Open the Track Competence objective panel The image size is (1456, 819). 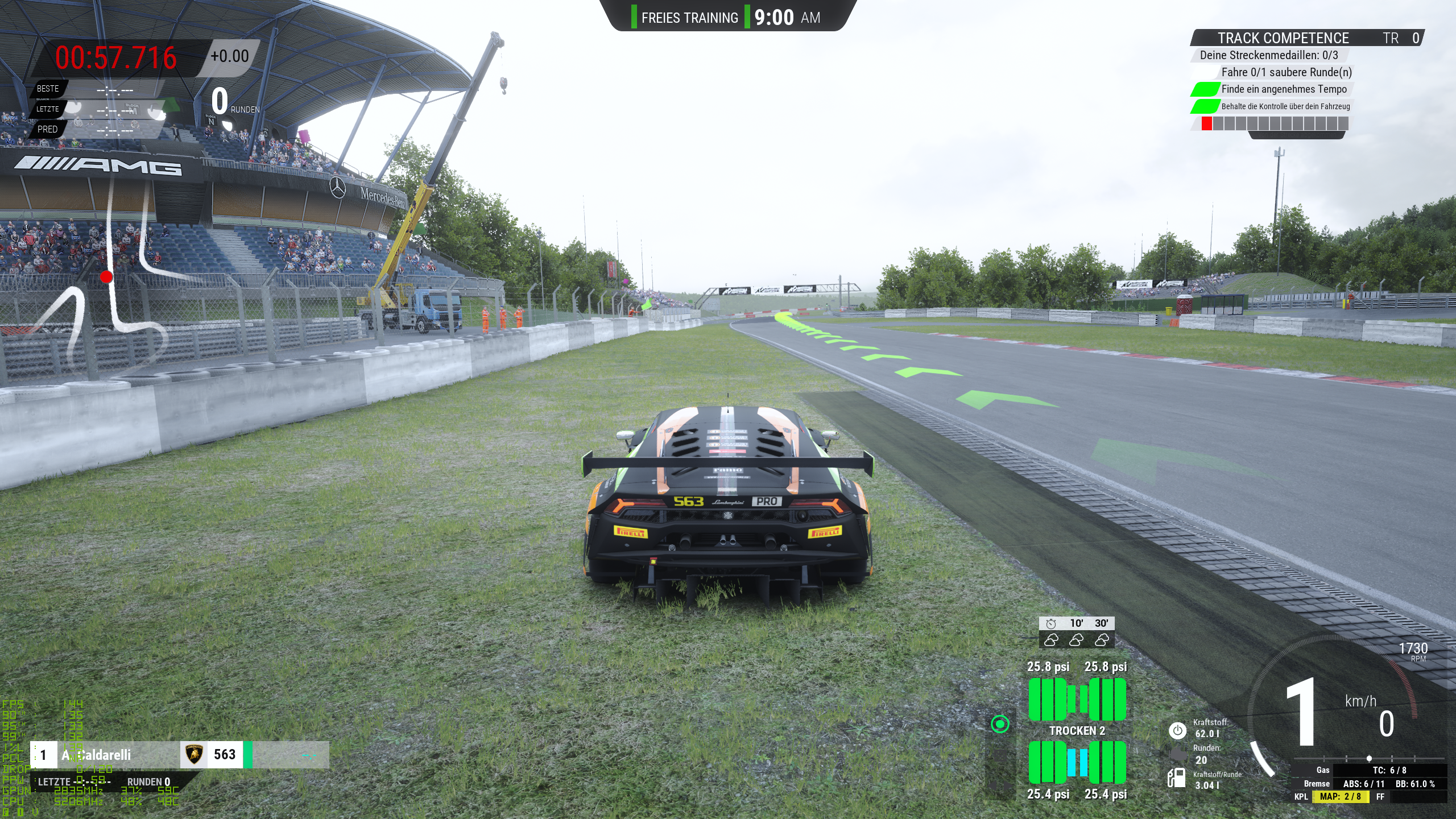coord(1283,38)
